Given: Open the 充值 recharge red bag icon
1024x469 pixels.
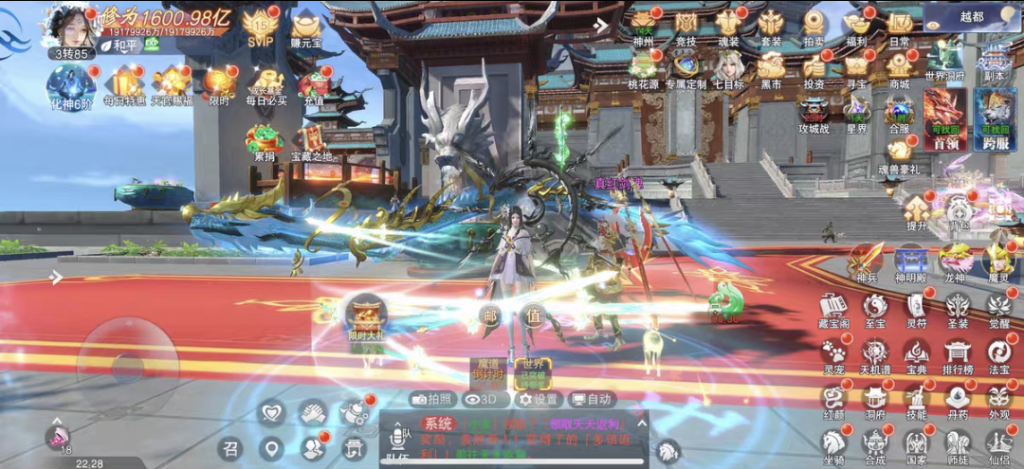Looking at the screenshot, I should point(313,84).
